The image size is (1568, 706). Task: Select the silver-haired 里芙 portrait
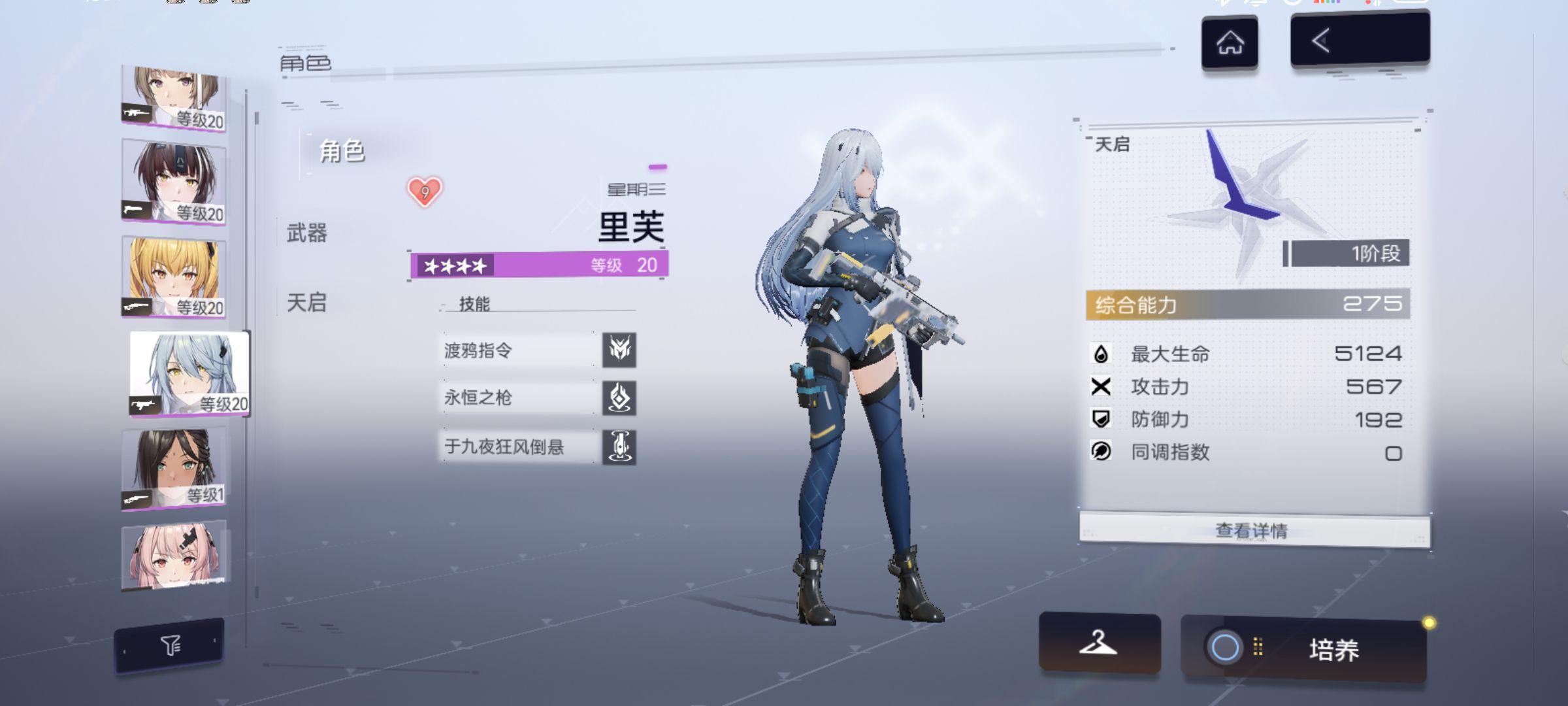189,373
